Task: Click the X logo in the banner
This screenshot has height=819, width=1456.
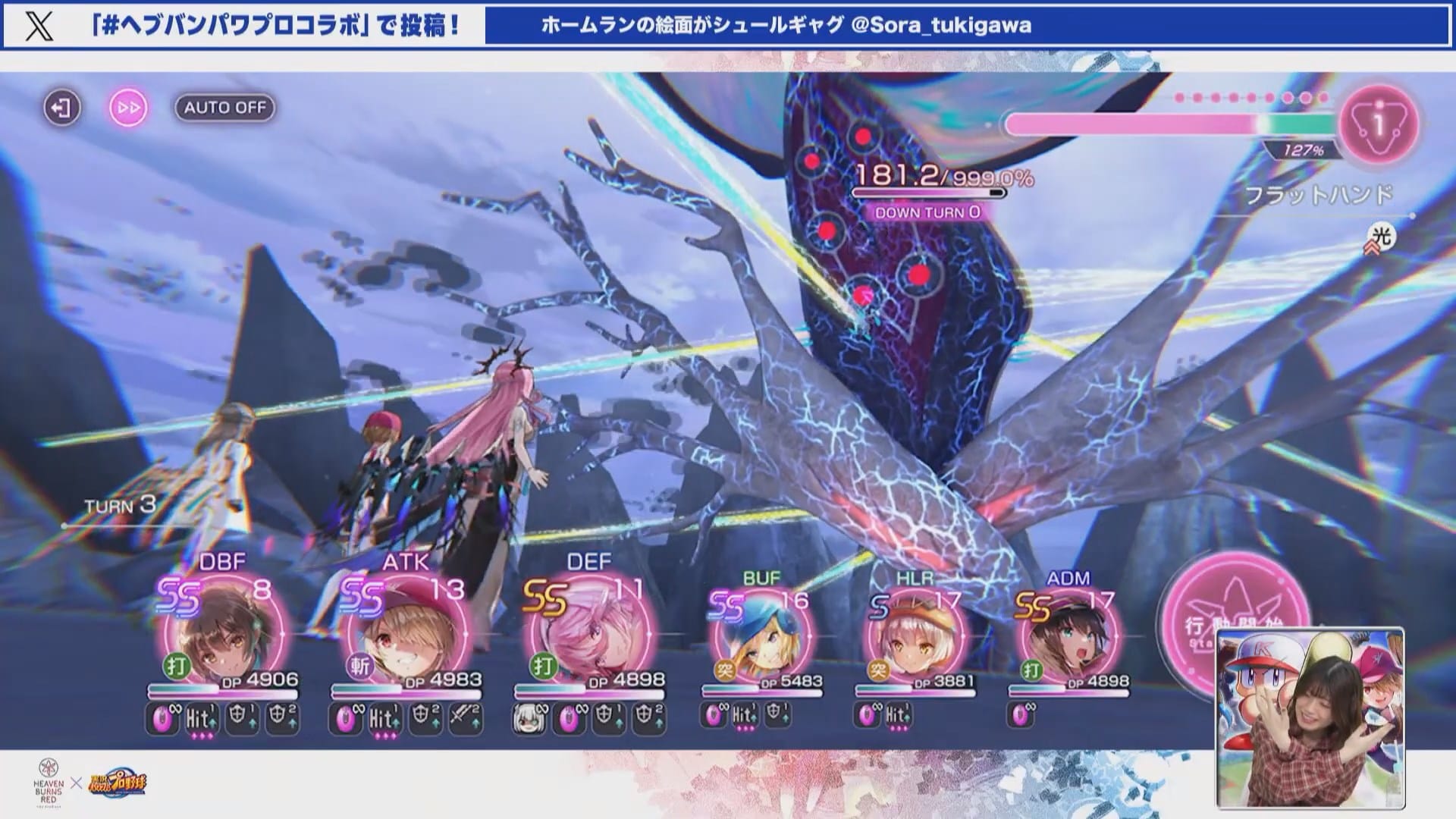Action: pos(39,26)
